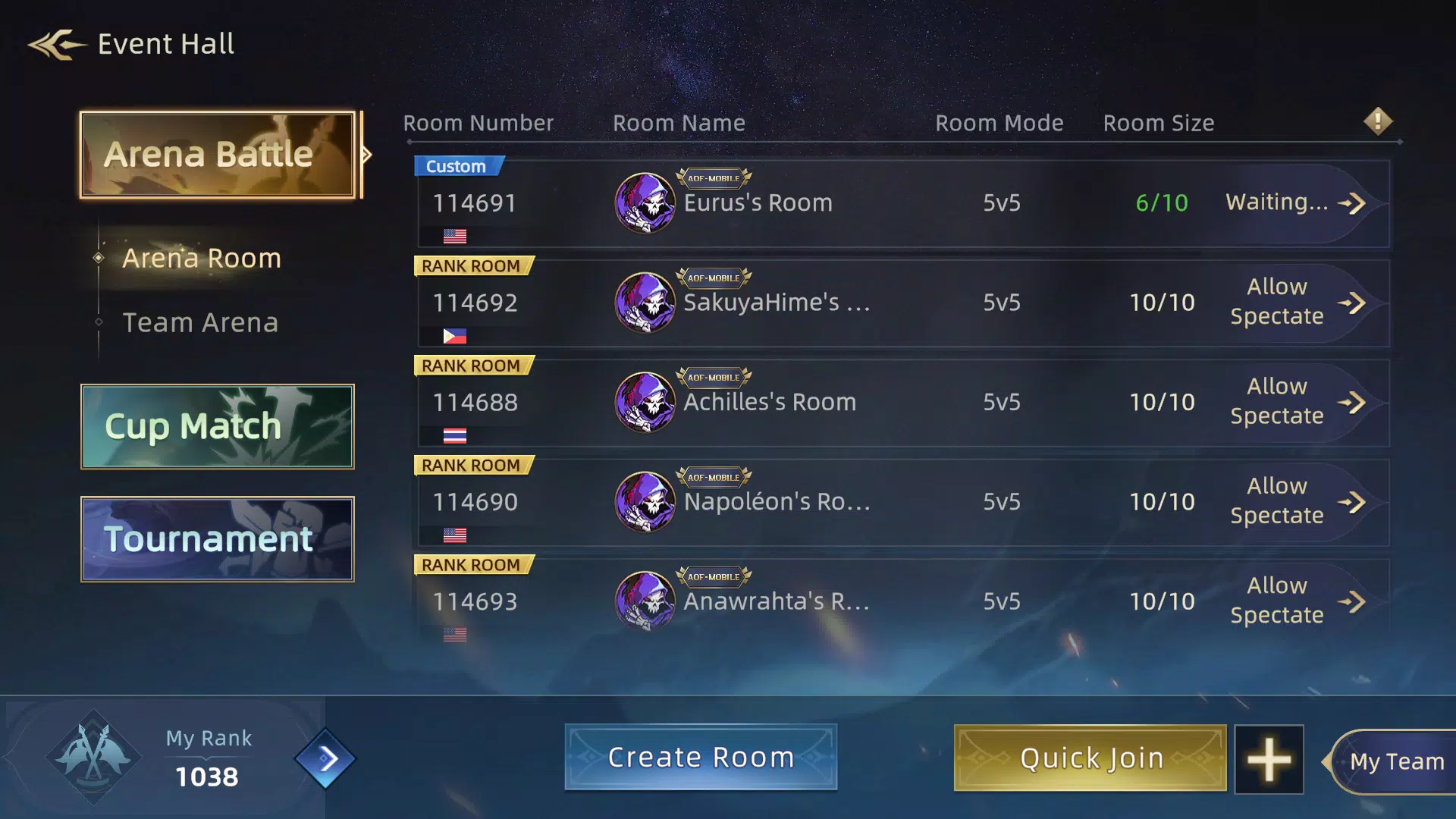Select Achilles's Room row
This screenshot has width=1456, height=819.
834,402
